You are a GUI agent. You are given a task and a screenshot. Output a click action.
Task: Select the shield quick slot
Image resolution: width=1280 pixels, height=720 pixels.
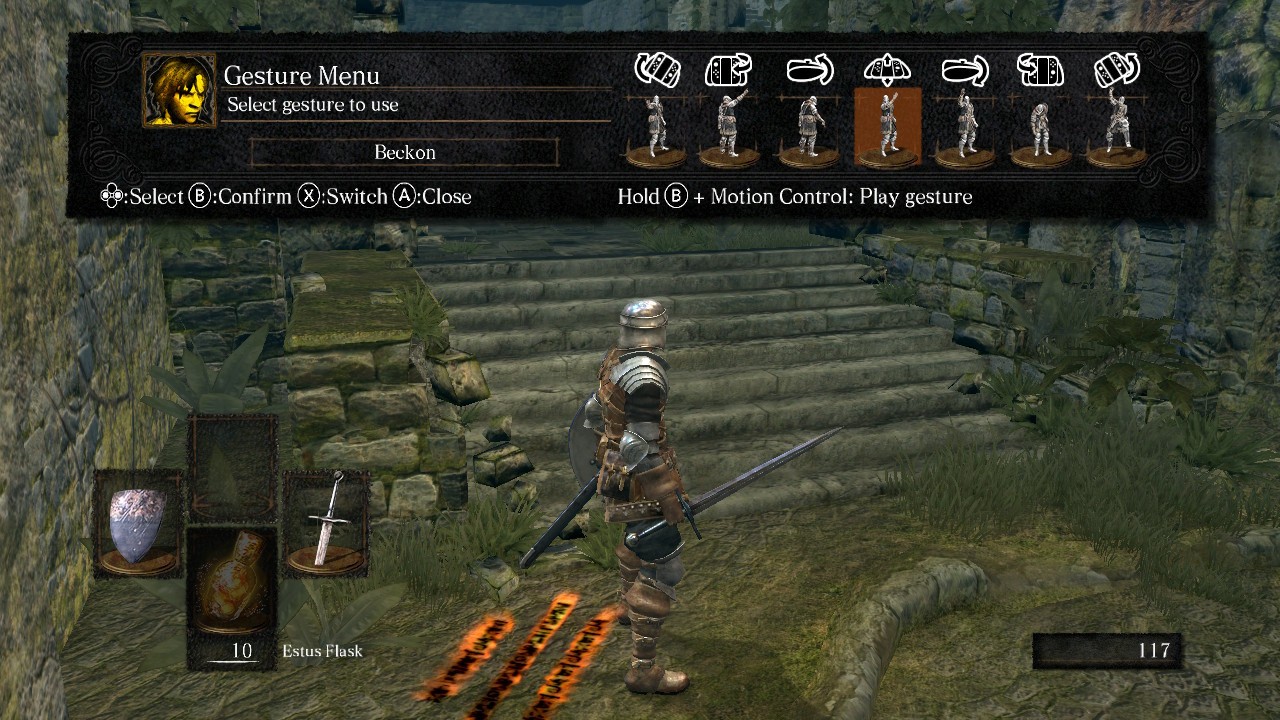[x=138, y=525]
